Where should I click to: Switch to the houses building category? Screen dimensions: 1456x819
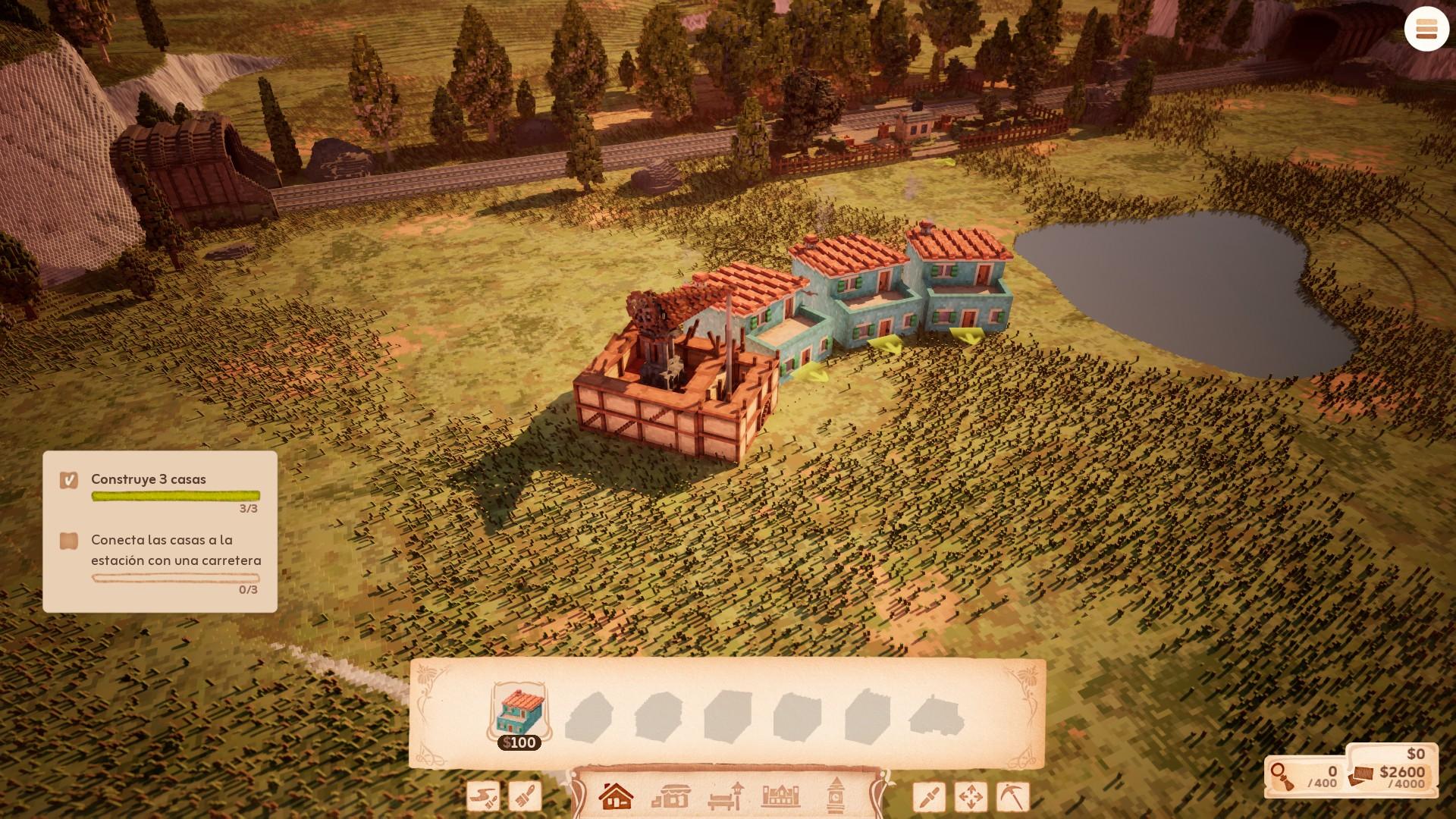coord(616,797)
